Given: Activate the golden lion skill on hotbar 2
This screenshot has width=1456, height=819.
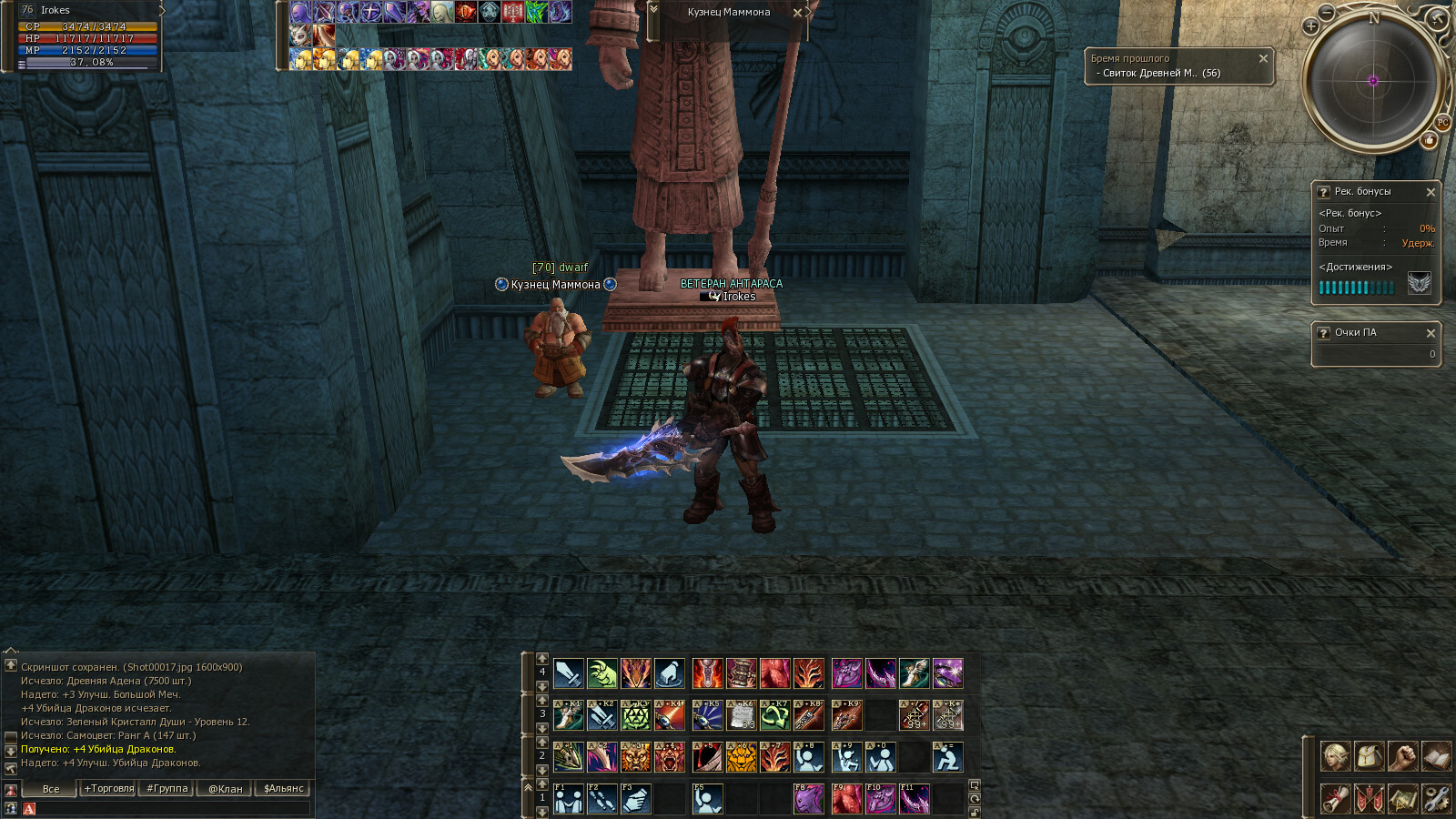Looking at the screenshot, I should pyautogui.click(x=741, y=757).
